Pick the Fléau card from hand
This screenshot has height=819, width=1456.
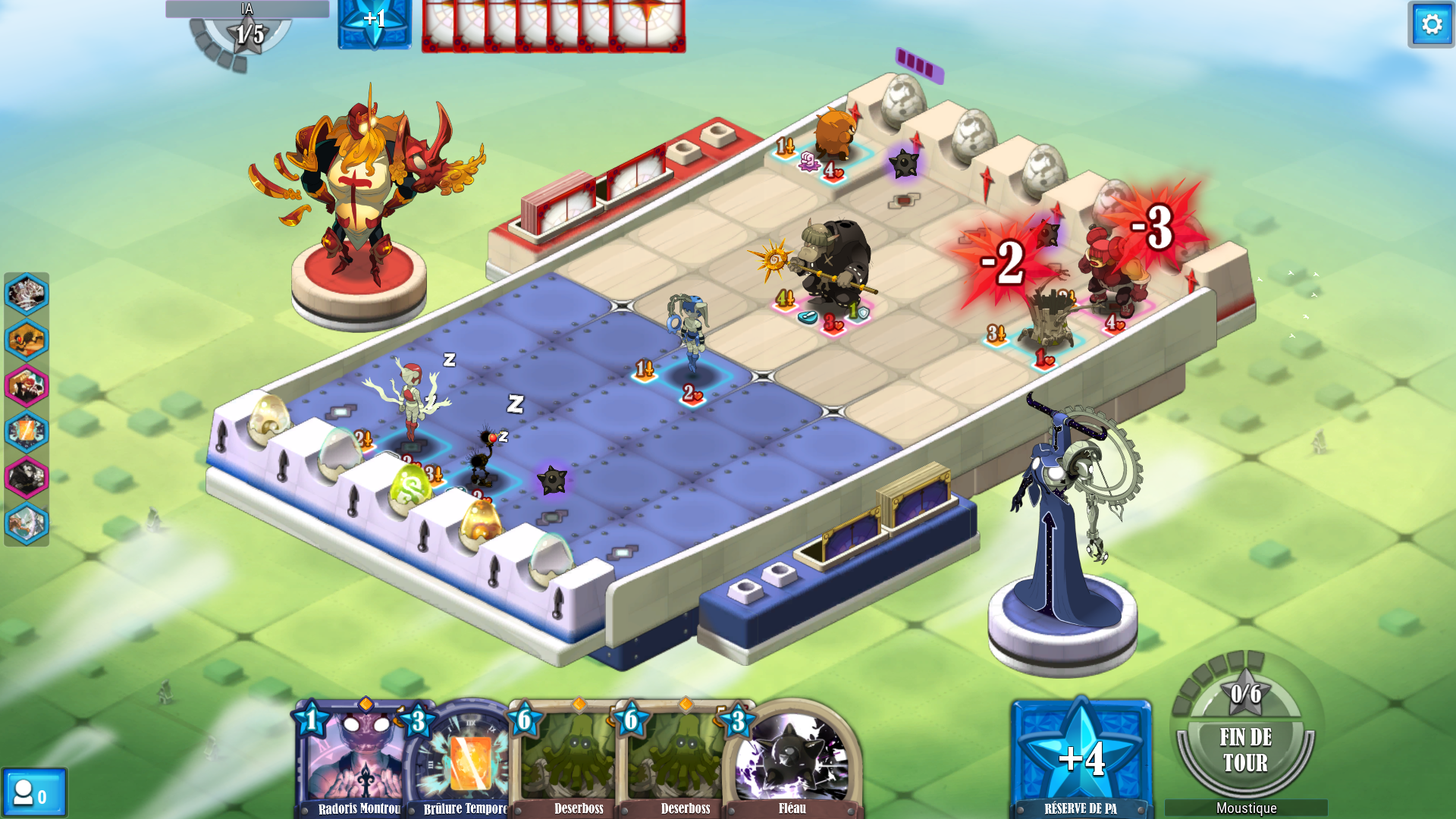point(792,758)
